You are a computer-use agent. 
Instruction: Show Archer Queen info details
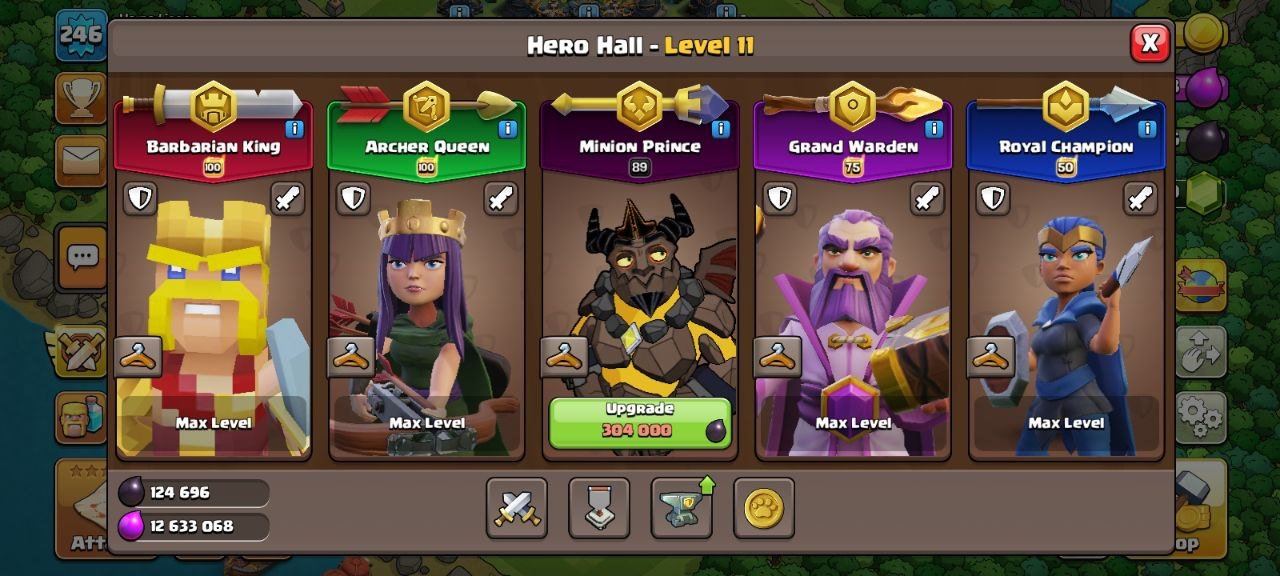[x=507, y=129]
